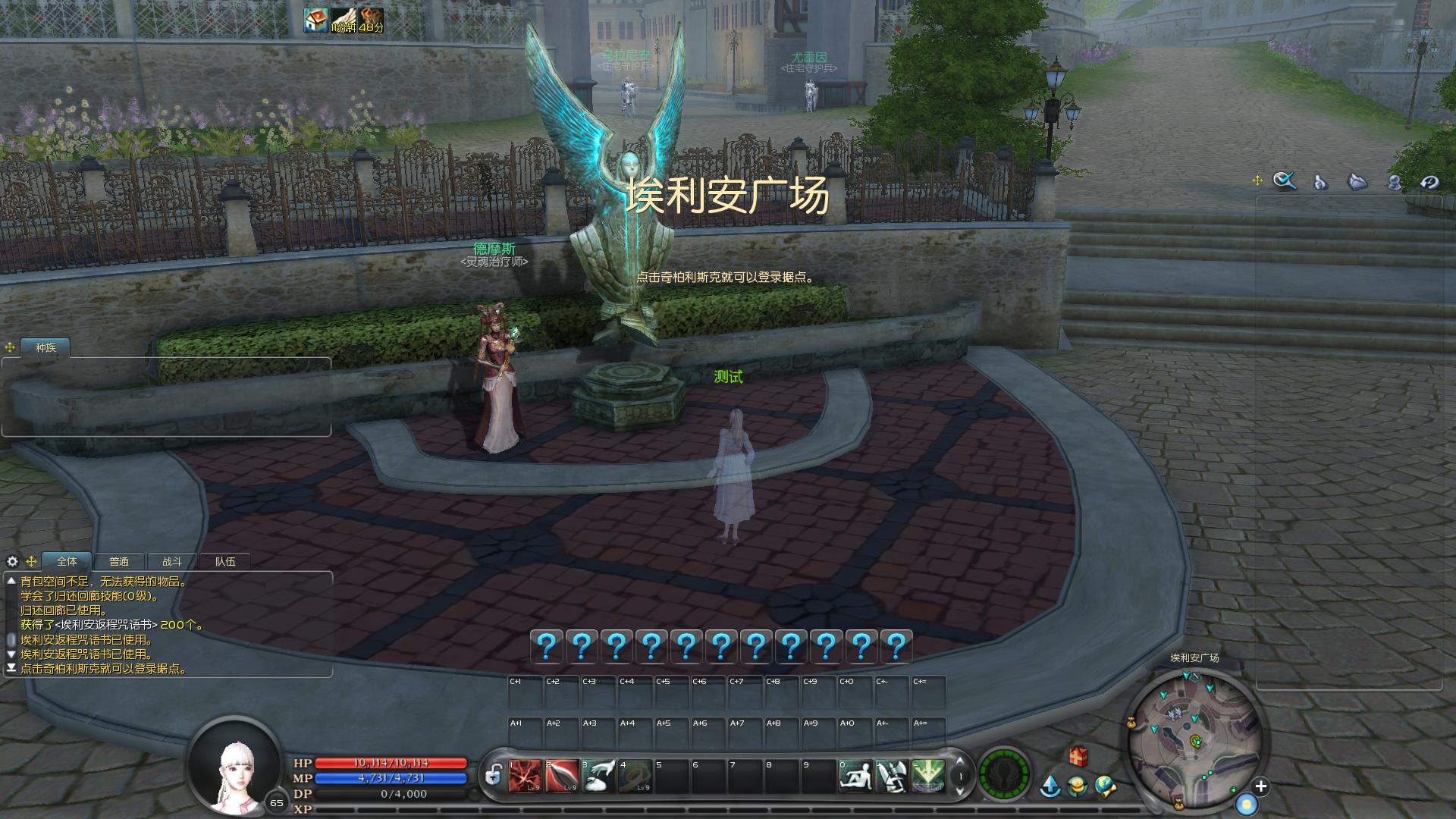Switch to the 普通 chat tab
This screenshot has width=1456, height=819.
(x=119, y=562)
